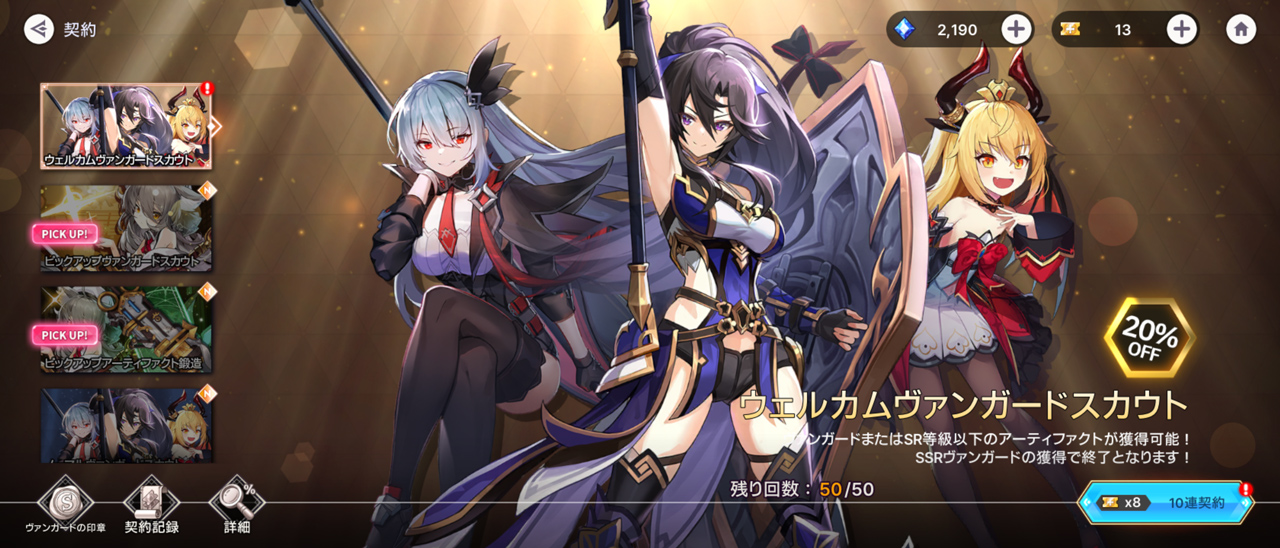Go back with the arrow button

39,29
